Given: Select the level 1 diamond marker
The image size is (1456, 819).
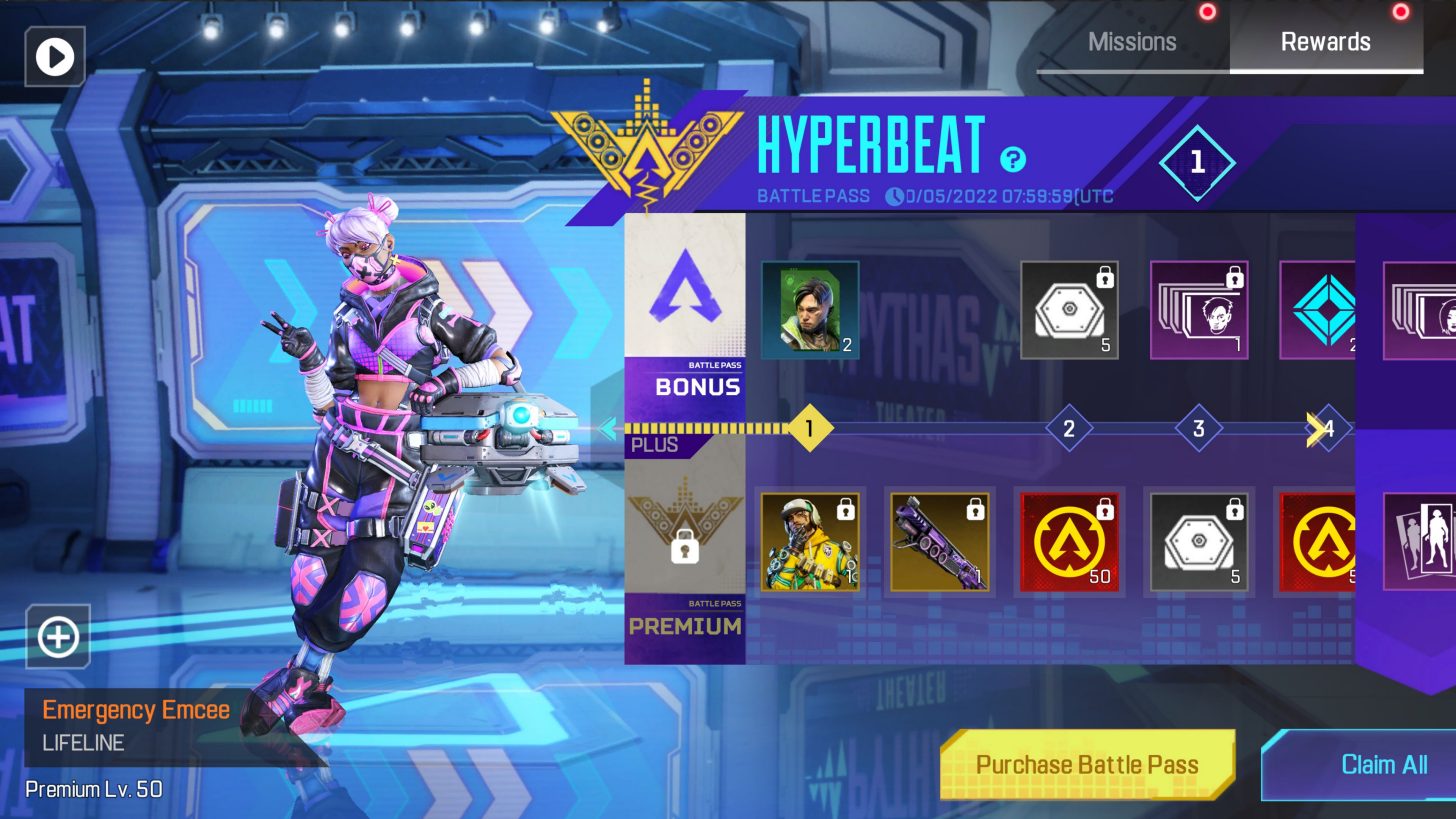Looking at the screenshot, I should click(810, 427).
